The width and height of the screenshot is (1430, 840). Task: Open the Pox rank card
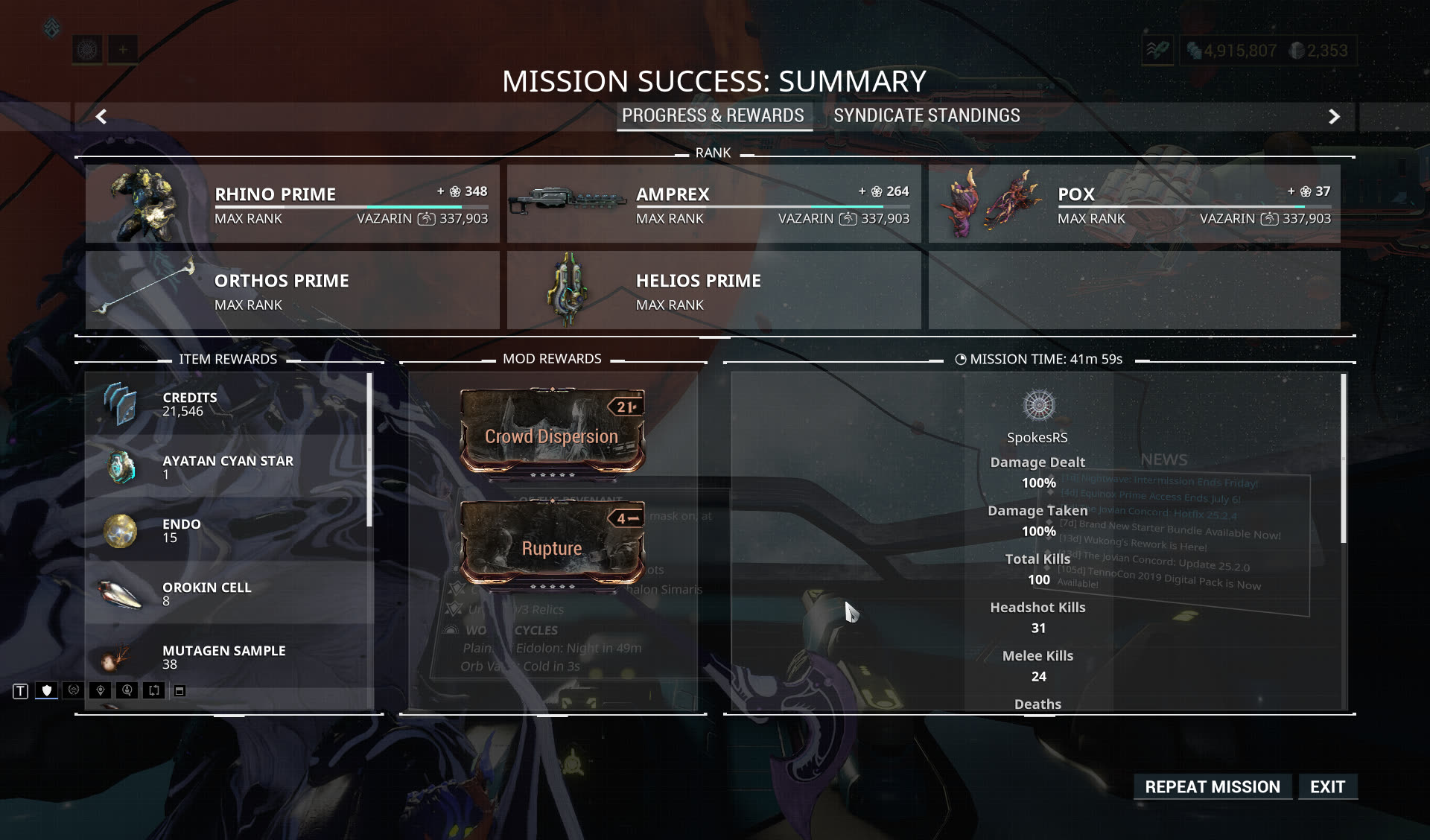point(1134,204)
